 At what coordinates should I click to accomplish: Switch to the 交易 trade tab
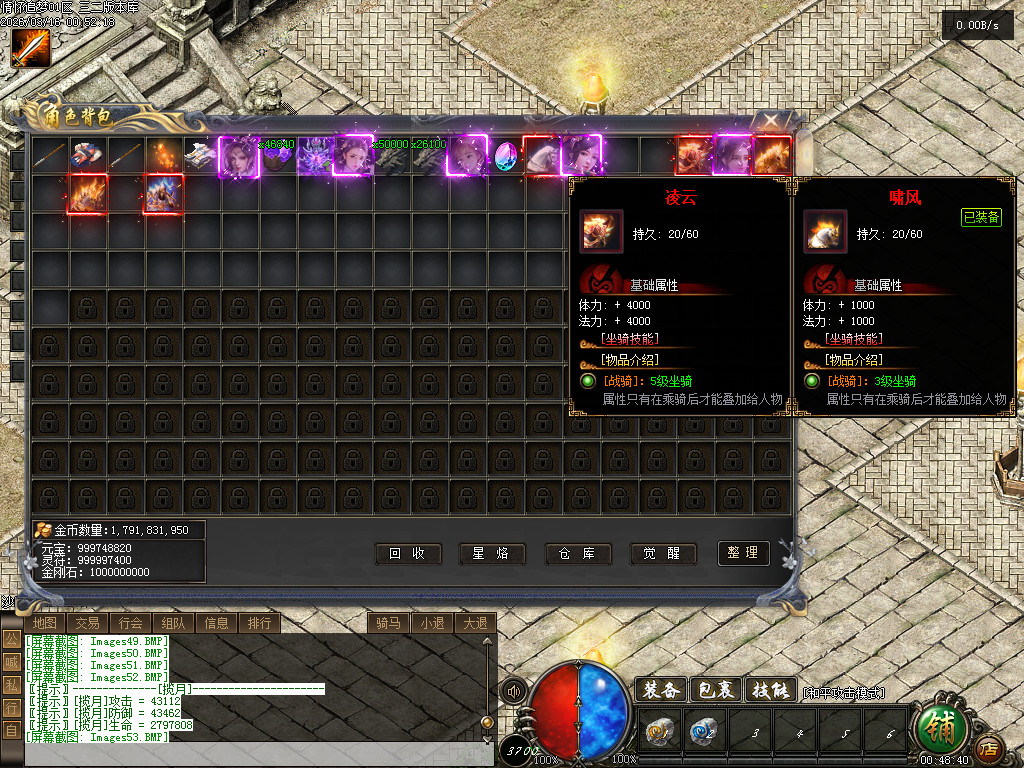[x=88, y=623]
